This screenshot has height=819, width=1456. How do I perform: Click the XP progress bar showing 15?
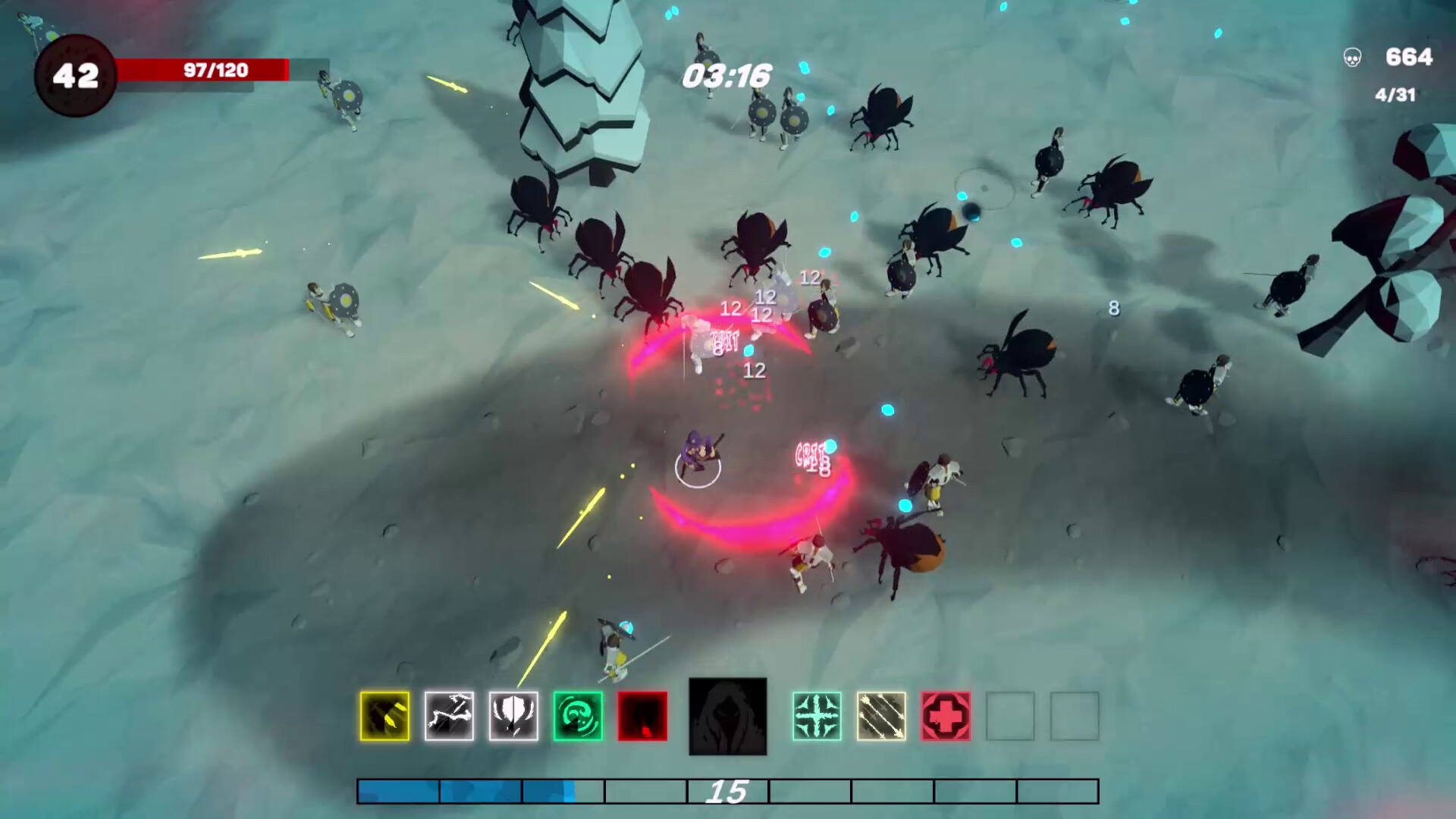(x=730, y=793)
